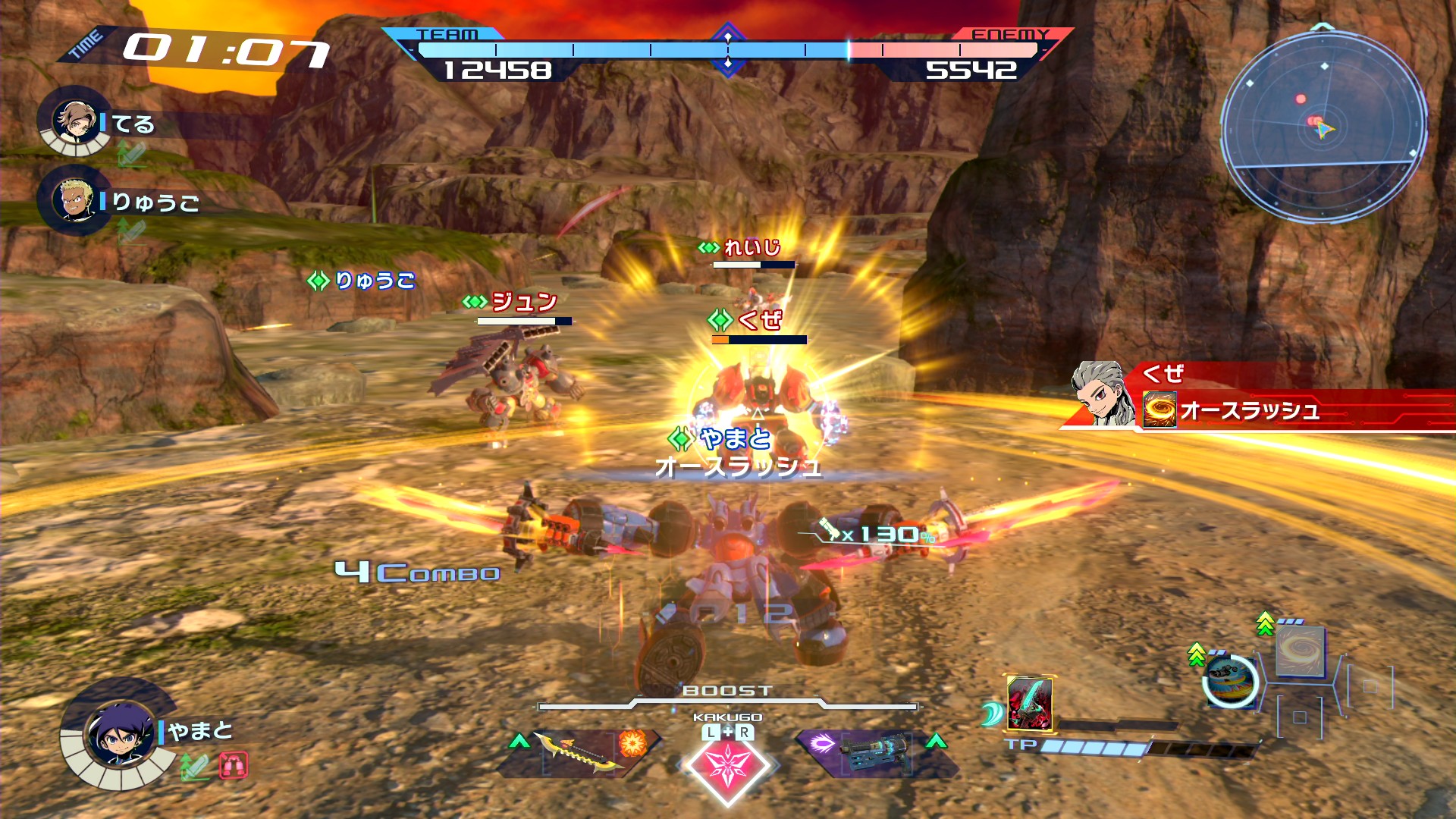Select teammate りゅうご's portrait
1456x819 pixels.
point(74,199)
